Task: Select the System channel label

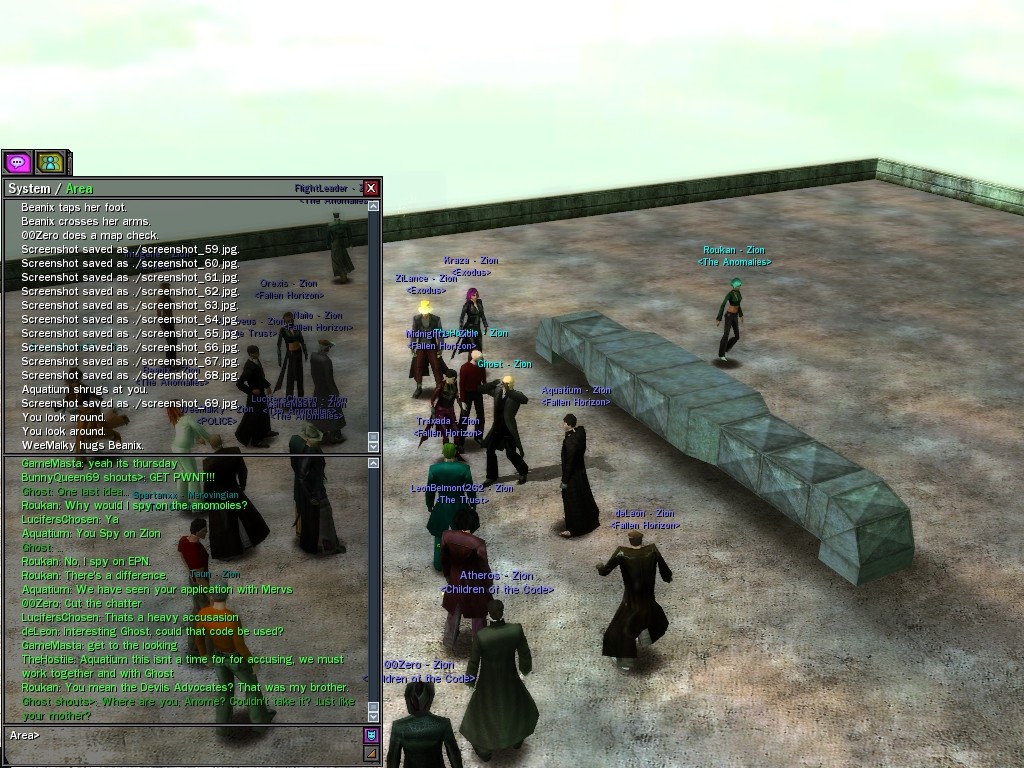Action: point(28,189)
